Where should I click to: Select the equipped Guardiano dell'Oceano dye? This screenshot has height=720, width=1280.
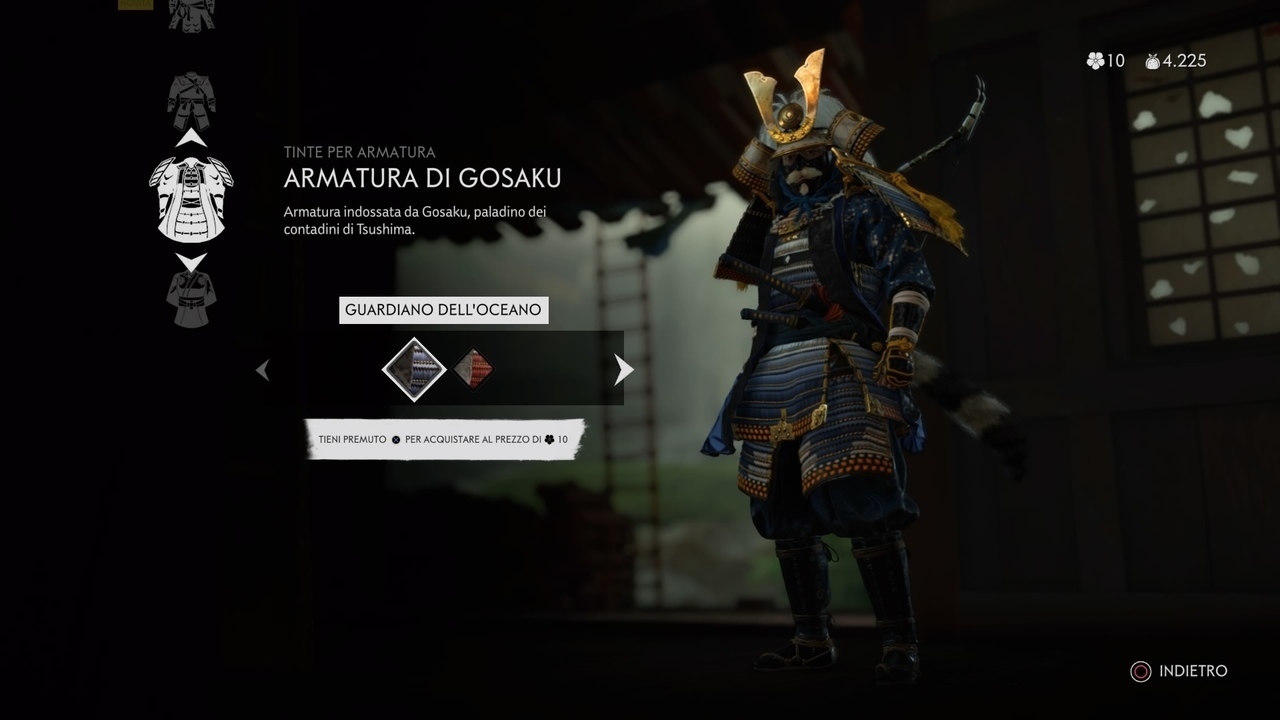pos(413,369)
